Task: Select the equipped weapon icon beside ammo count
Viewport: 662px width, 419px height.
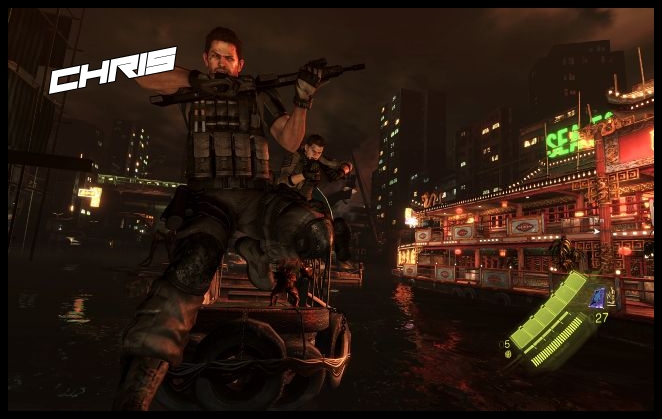Action: (x=600, y=296)
